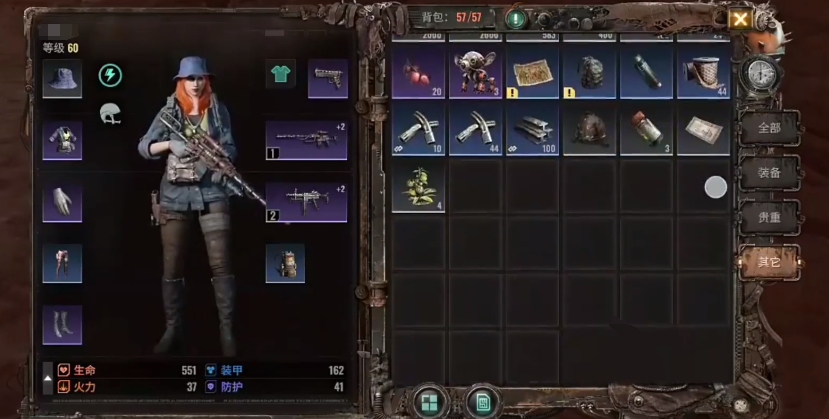Close the backpack with the yellow X
The width and height of the screenshot is (829, 419).
(740, 19)
